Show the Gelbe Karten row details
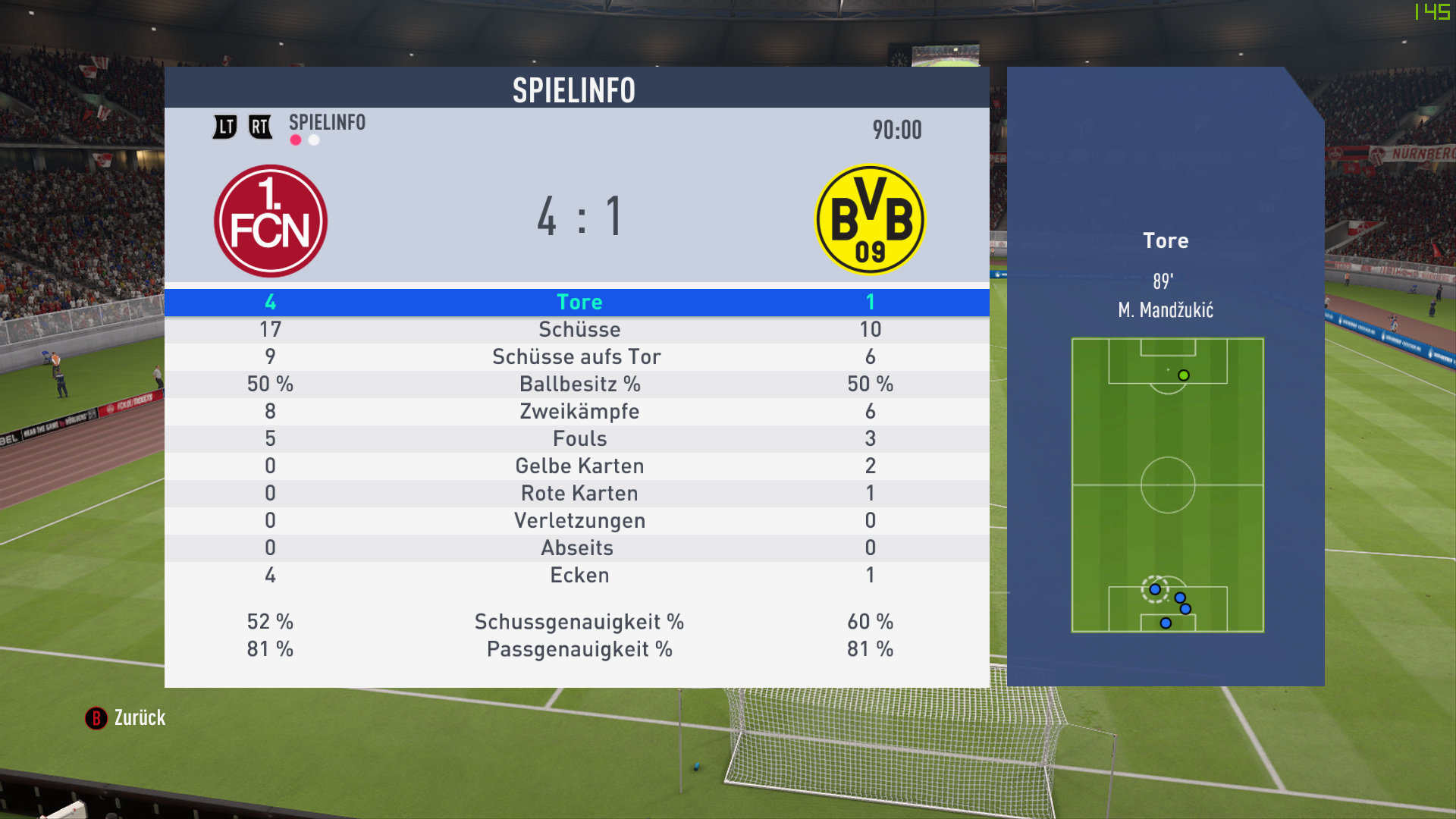Screen dimensions: 1456x819 (579, 466)
